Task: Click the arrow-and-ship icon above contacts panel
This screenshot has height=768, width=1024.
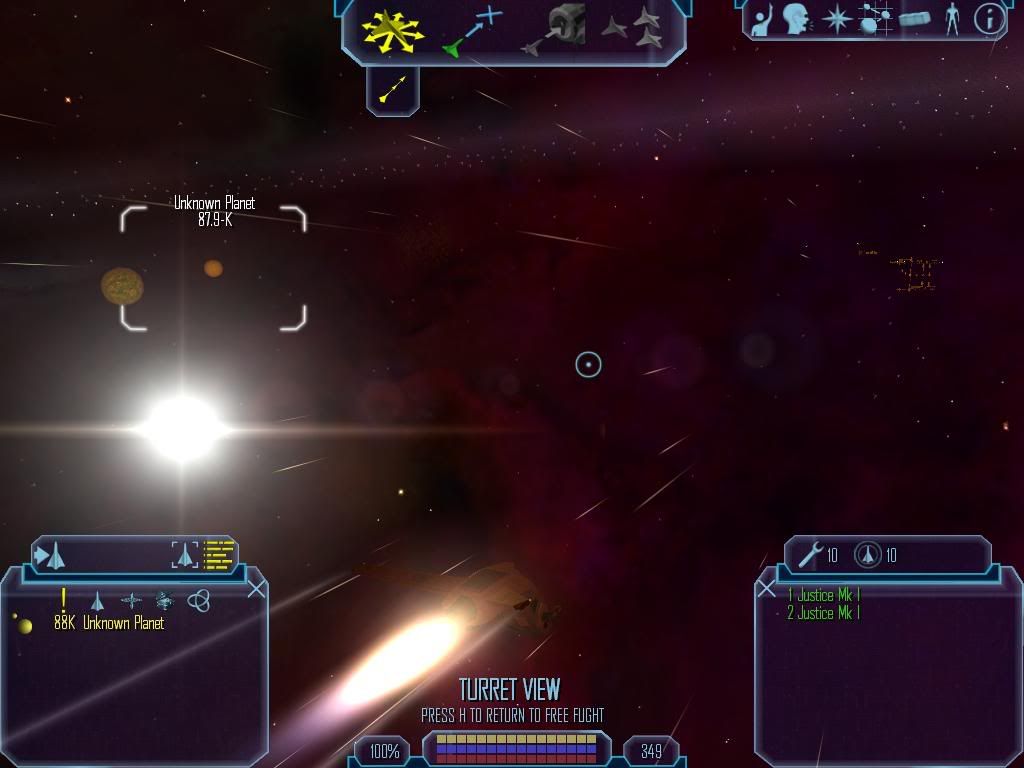Action: click(50, 555)
